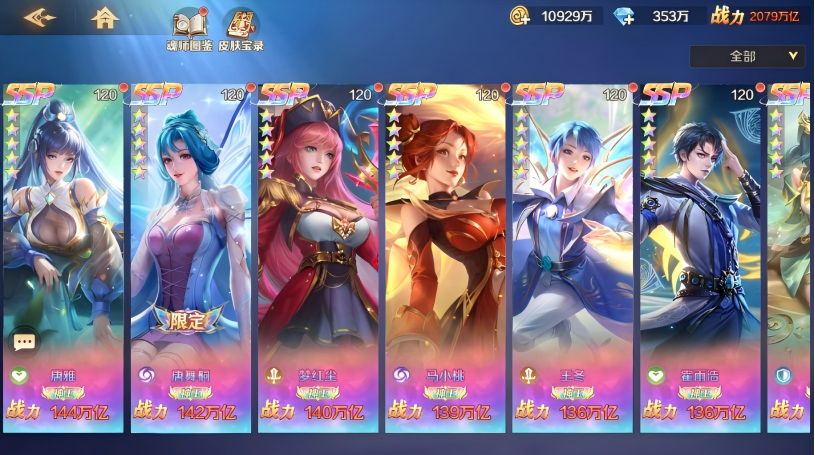Open the chat speech bubble
Screen dimensions: 815x455
pyautogui.click(x=24, y=342)
